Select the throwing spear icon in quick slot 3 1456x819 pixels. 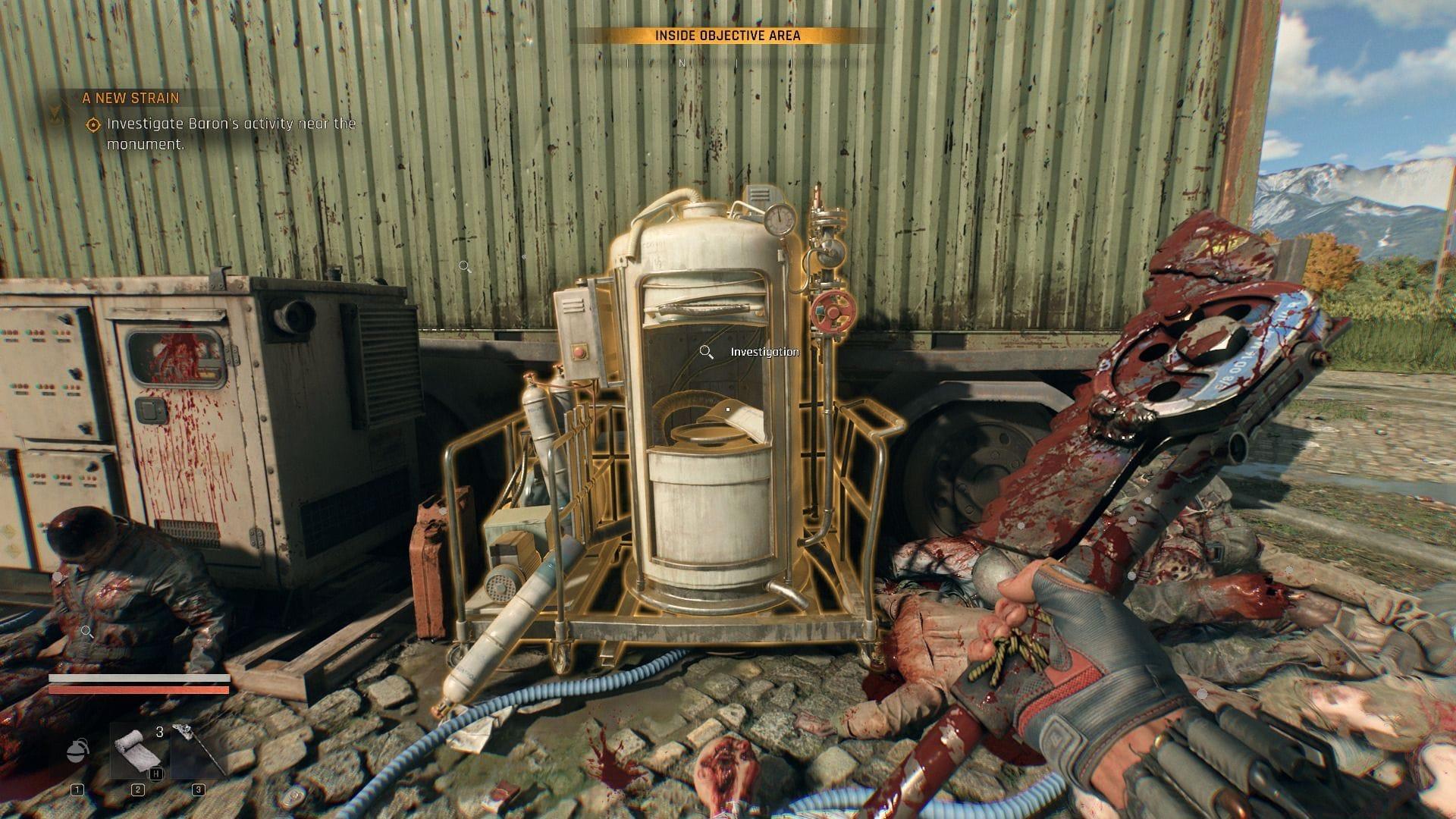[x=196, y=747]
